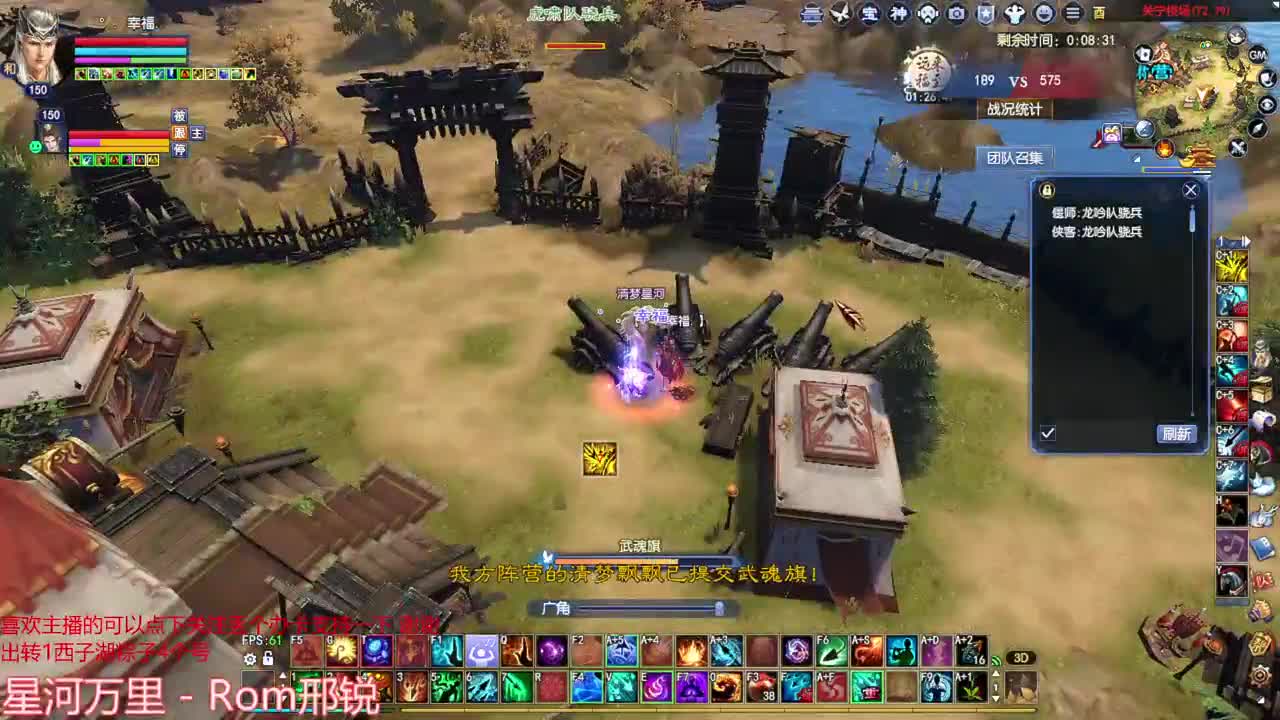Viewport: 1280px width, 720px height.
Task: Click the right arrow to switch skill bar page
Action: (x=1246, y=240)
